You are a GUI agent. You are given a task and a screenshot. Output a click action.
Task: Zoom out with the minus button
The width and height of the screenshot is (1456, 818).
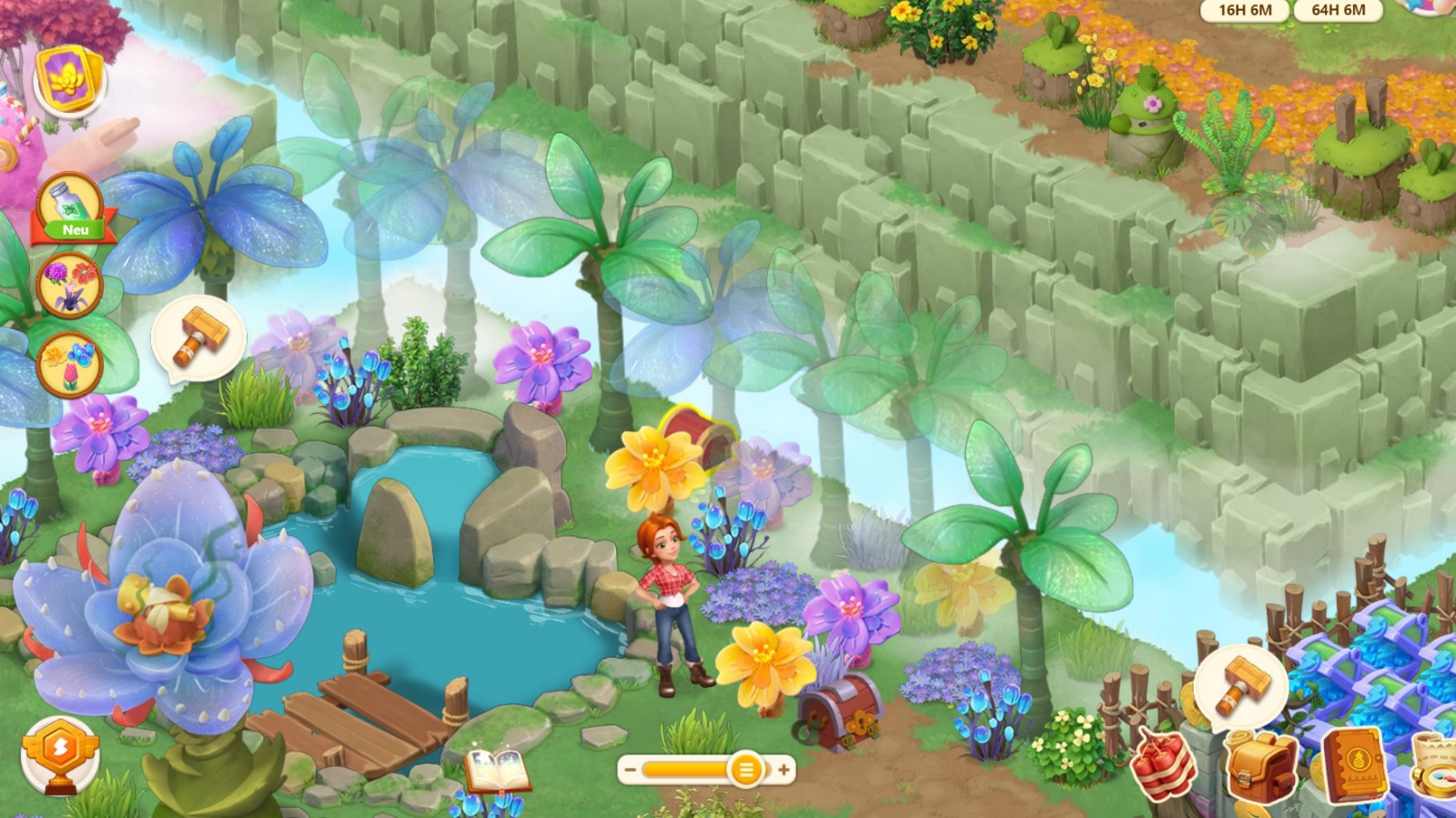pyautogui.click(x=630, y=770)
